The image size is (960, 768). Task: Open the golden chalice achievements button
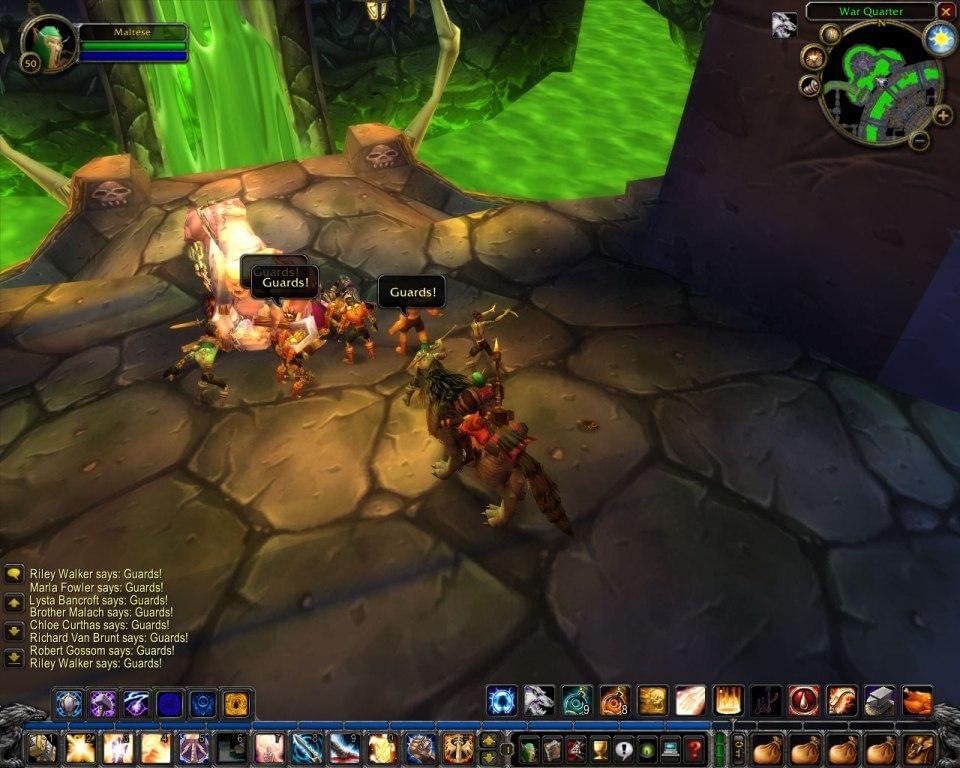coord(600,749)
